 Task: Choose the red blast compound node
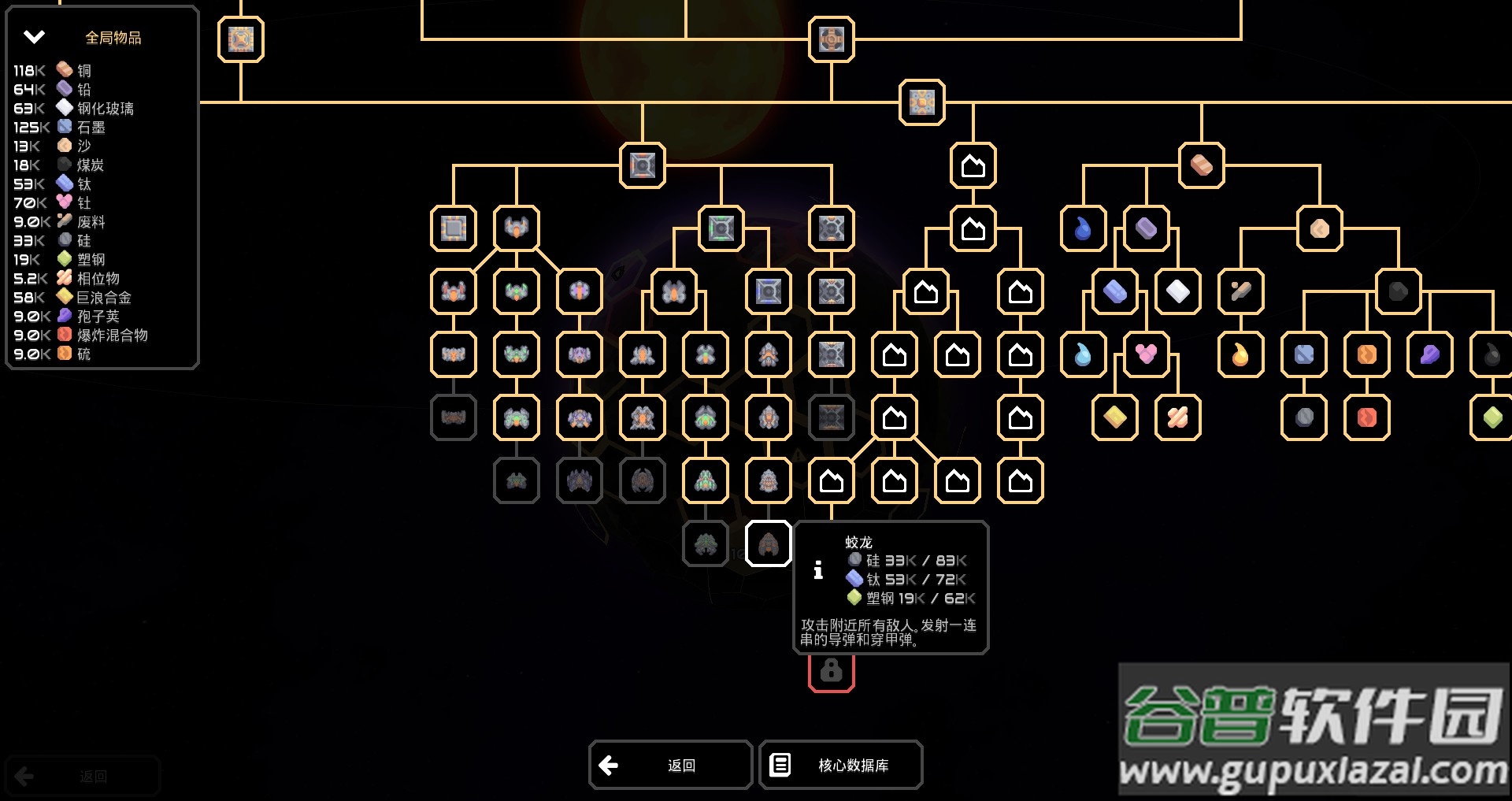(x=1366, y=417)
